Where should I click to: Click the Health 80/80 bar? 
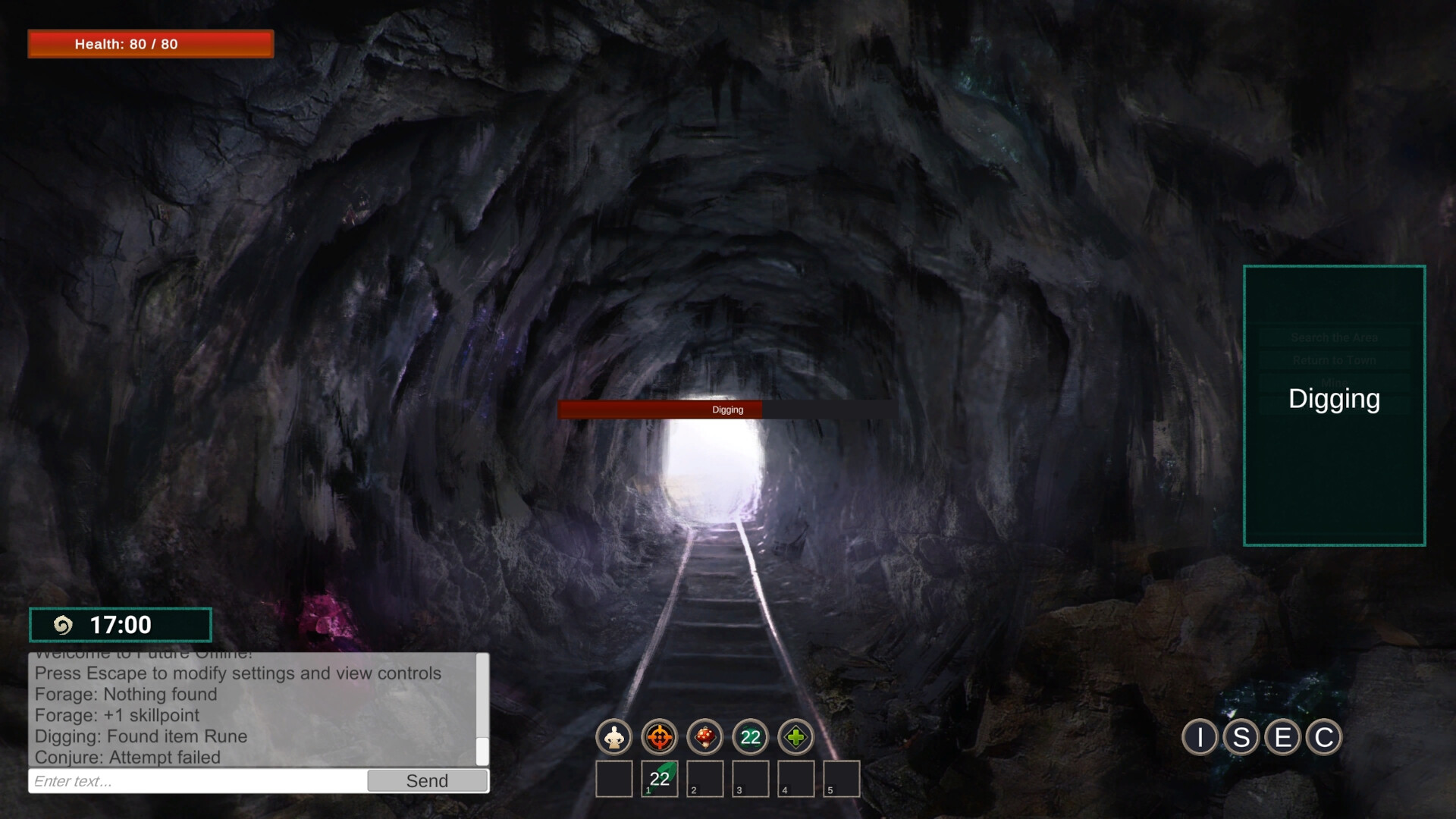[150, 44]
